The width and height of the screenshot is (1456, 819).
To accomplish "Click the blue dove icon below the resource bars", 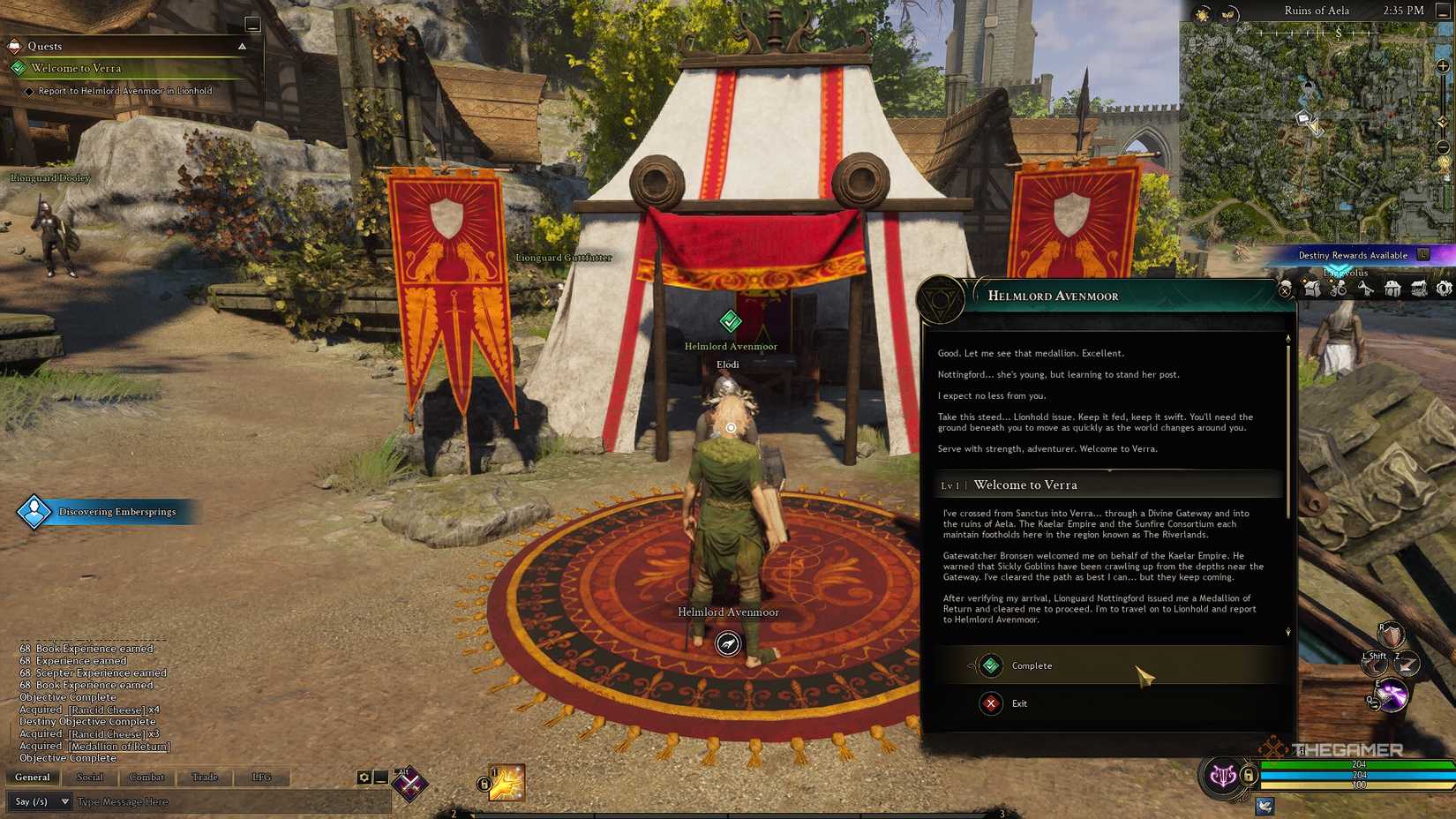I will click(x=1265, y=807).
